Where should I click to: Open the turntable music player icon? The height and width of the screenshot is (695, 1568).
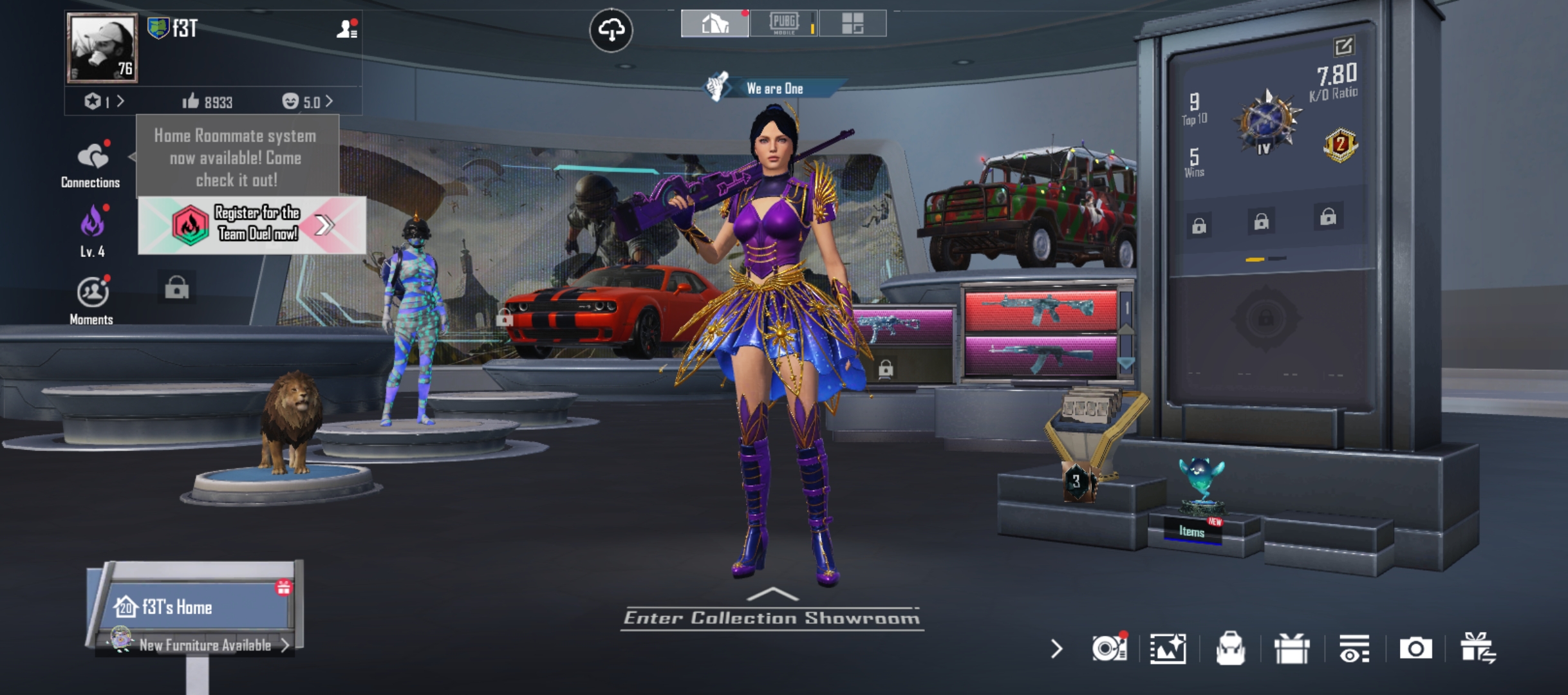(x=1108, y=648)
